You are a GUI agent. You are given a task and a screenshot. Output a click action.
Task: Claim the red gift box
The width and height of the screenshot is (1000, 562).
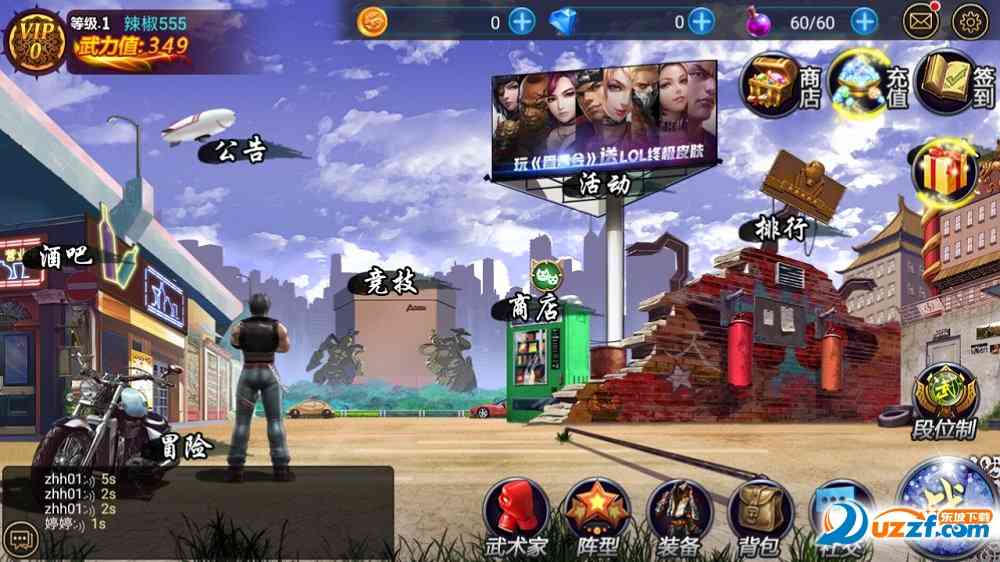(x=941, y=169)
